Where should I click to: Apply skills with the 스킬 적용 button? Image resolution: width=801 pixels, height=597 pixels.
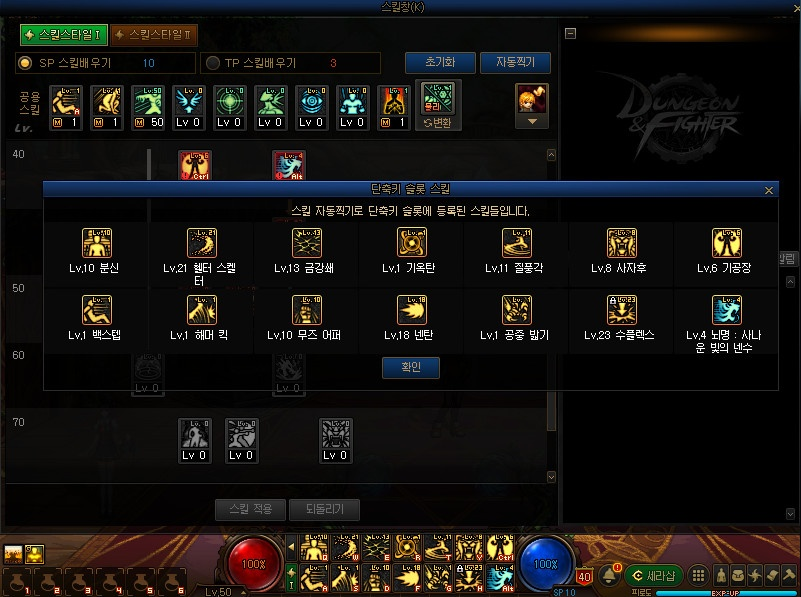pyautogui.click(x=250, y=509)
